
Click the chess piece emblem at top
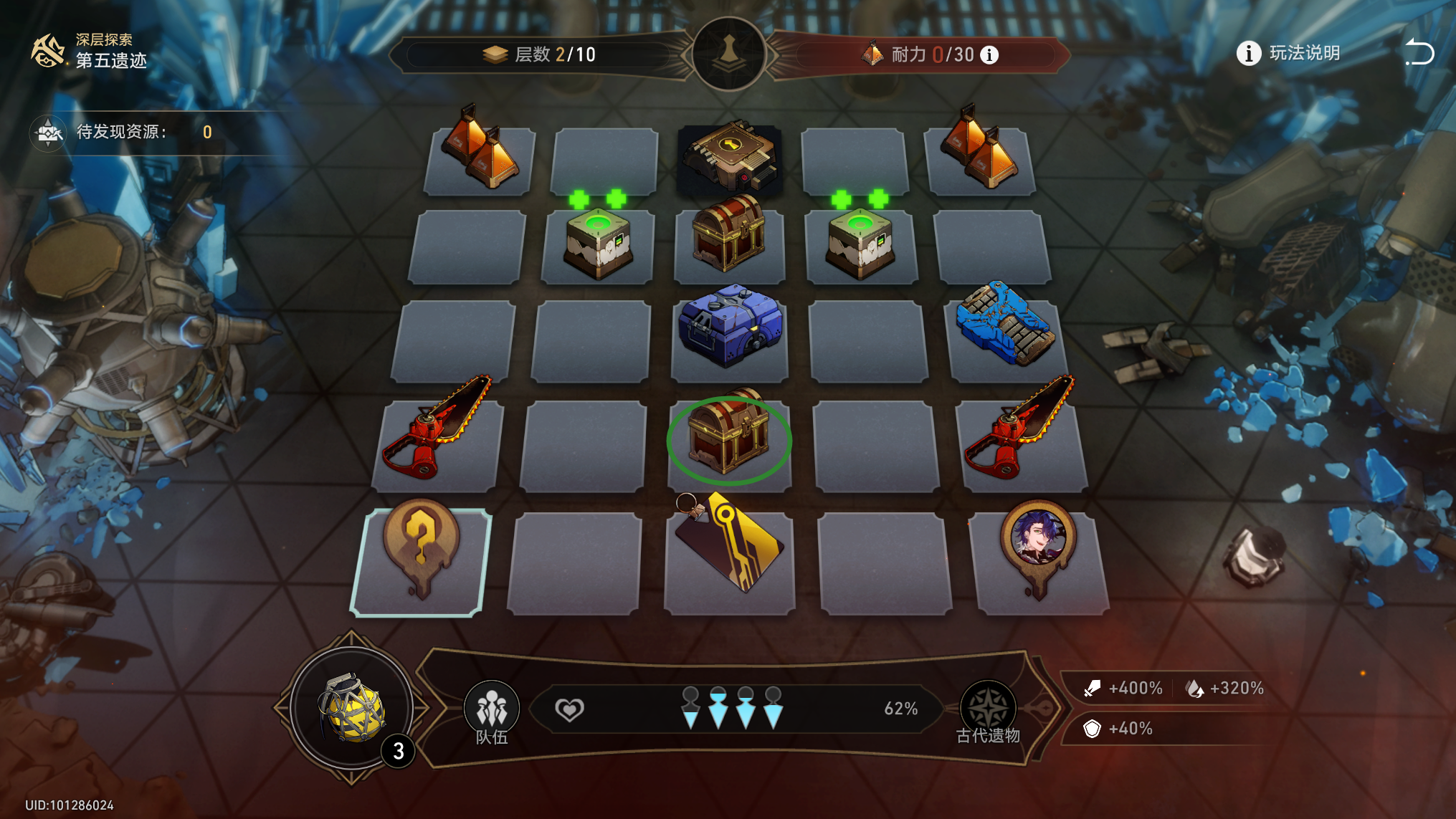729,54
